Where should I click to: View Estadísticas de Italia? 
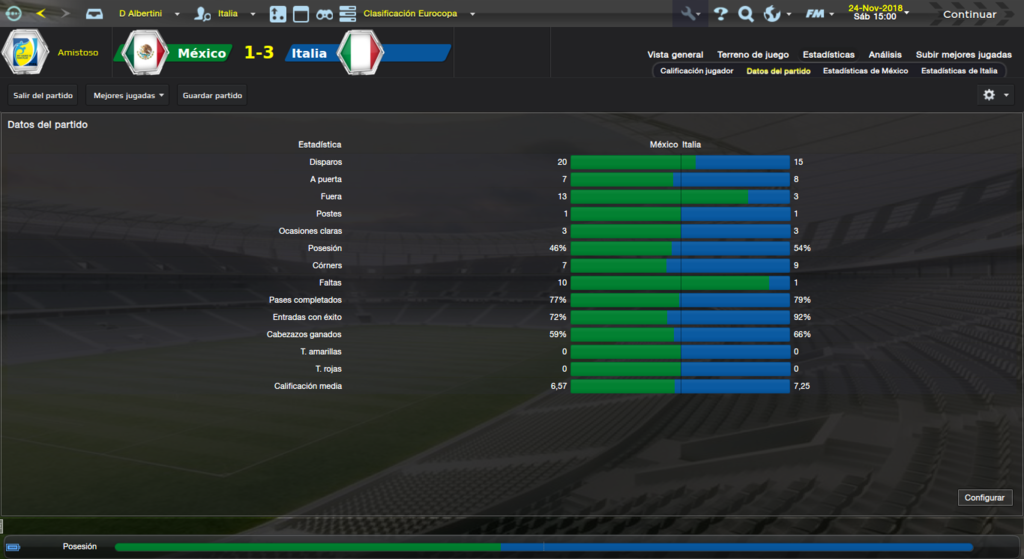tap(959, 71)
